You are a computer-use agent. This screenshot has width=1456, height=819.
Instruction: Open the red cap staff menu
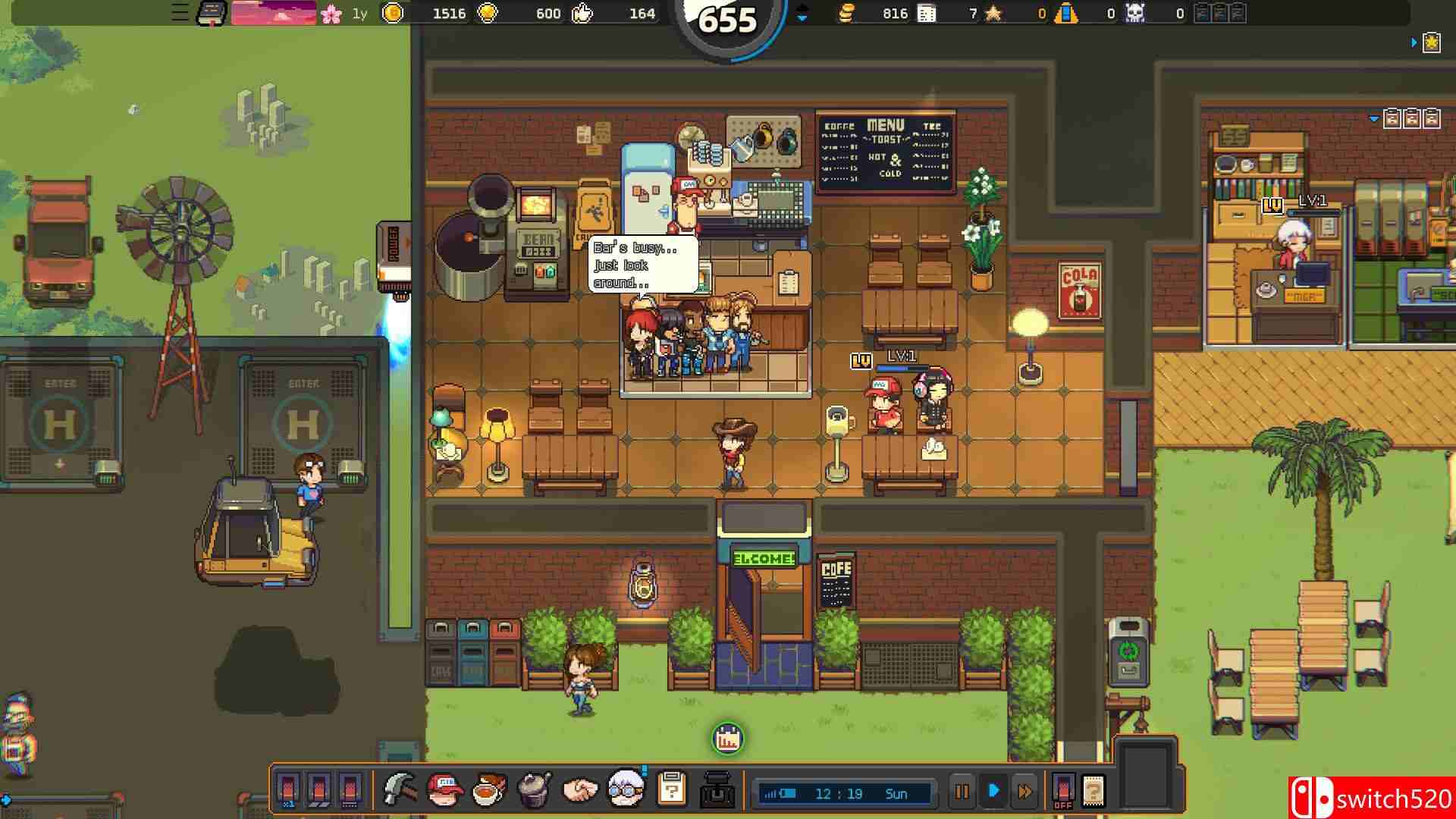pyautogui.click(x=445, y=790)
